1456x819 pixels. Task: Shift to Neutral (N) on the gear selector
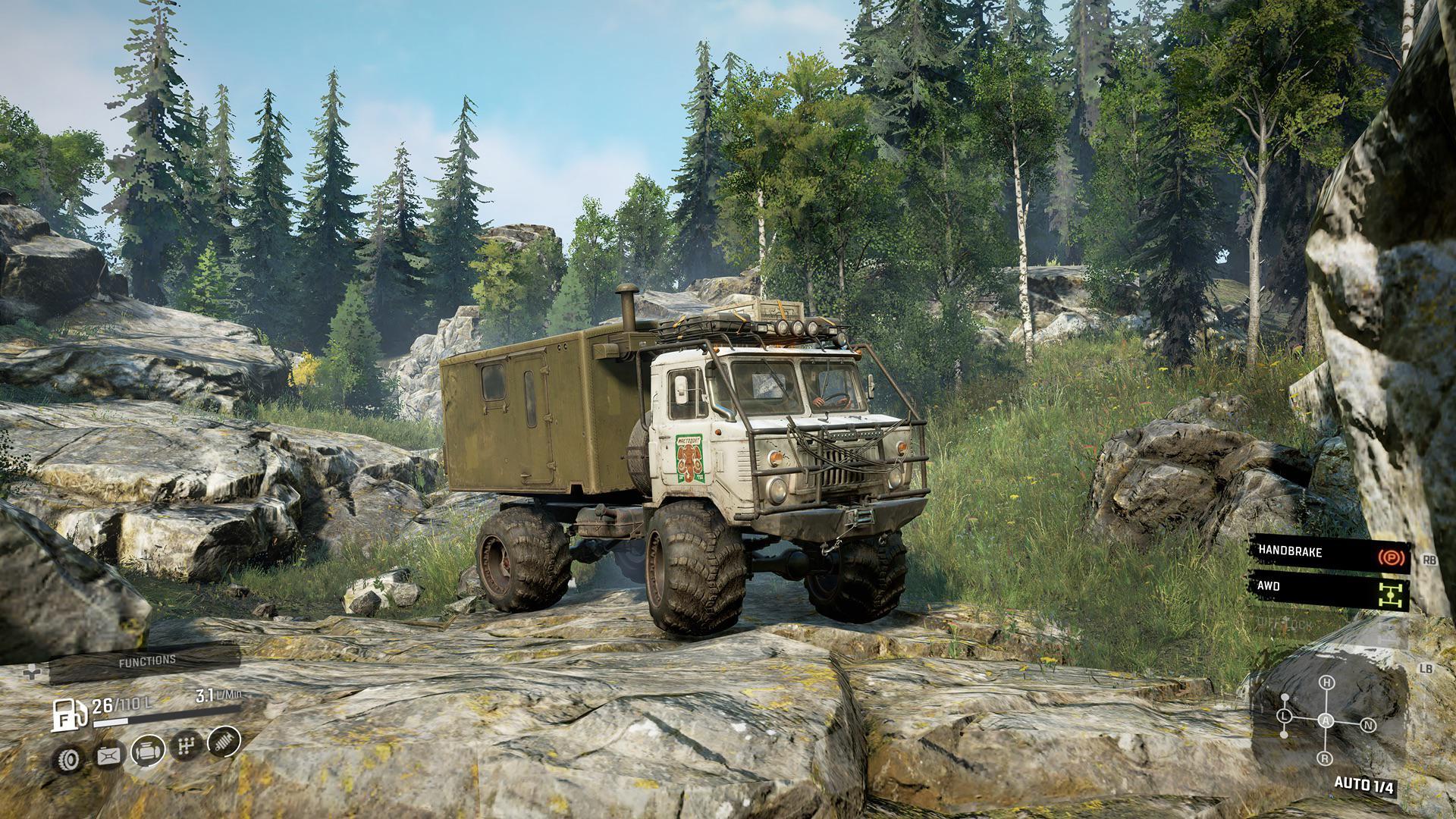coord(1368,724)
